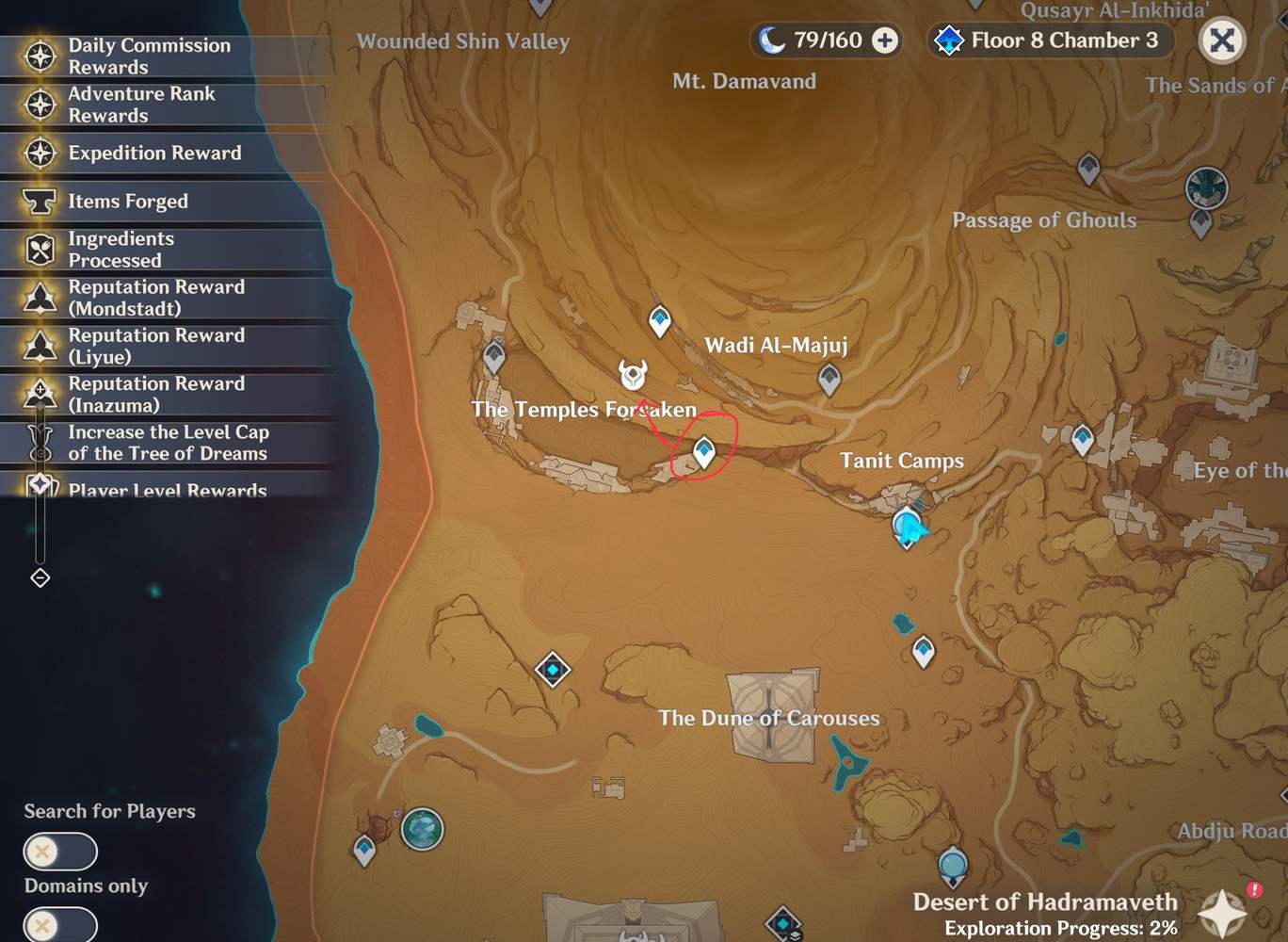View the Items Forged entry
1288x942 pixels.
click(x=128, y=201)
